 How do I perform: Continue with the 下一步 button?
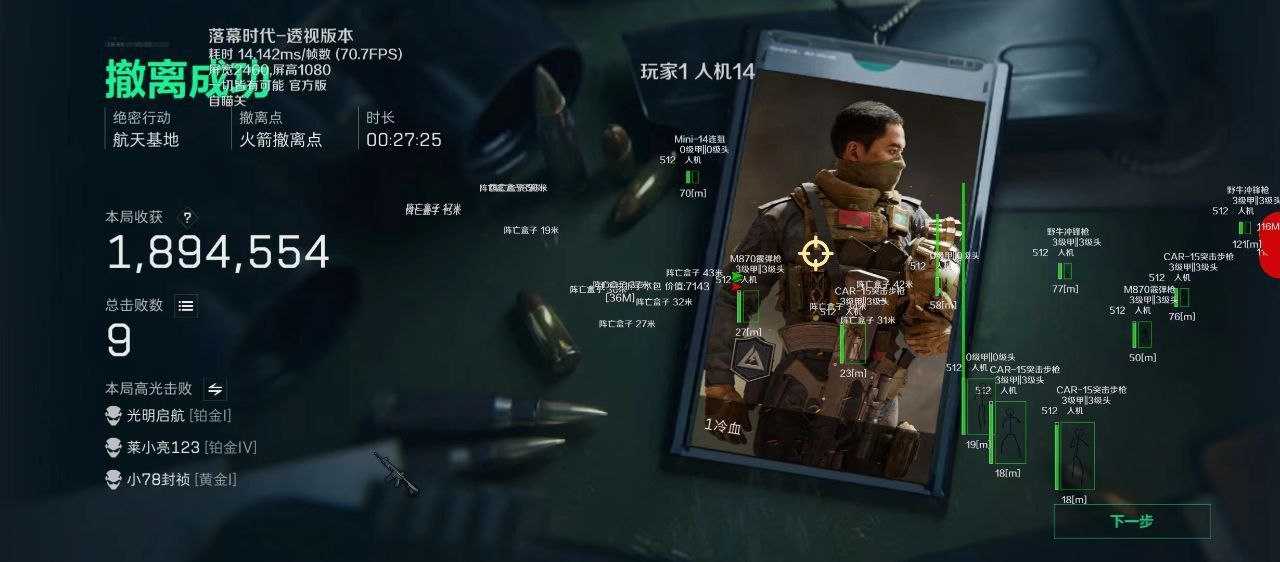click(1131, 521)
